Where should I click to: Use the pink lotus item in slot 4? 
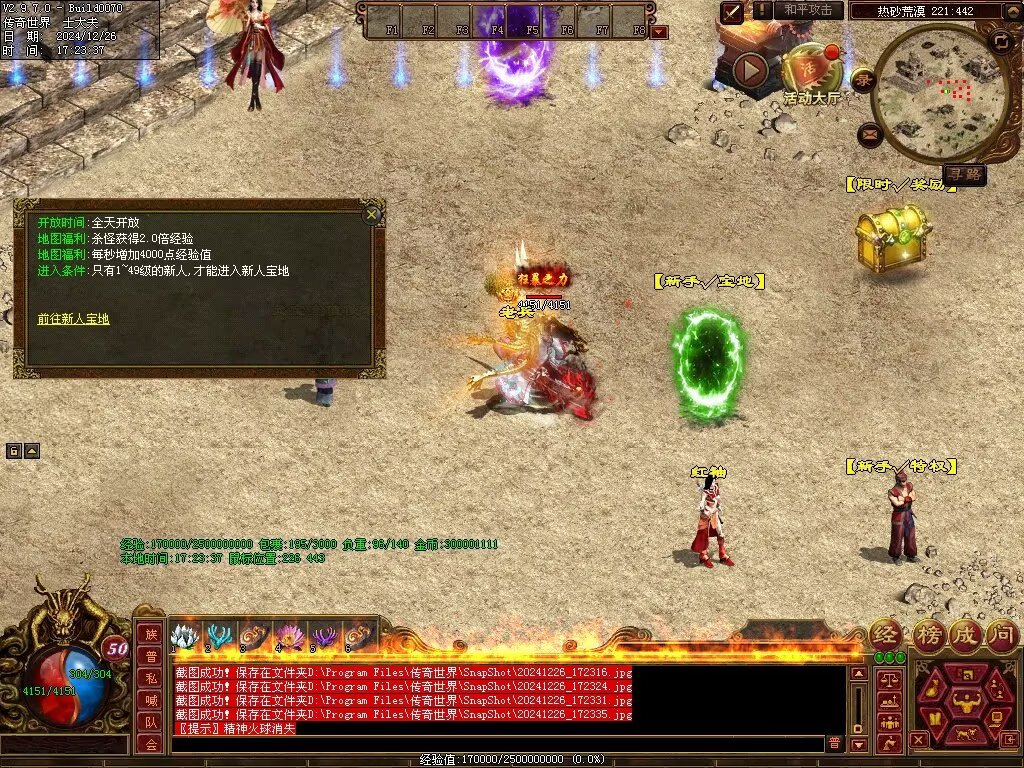coord(290,636)
